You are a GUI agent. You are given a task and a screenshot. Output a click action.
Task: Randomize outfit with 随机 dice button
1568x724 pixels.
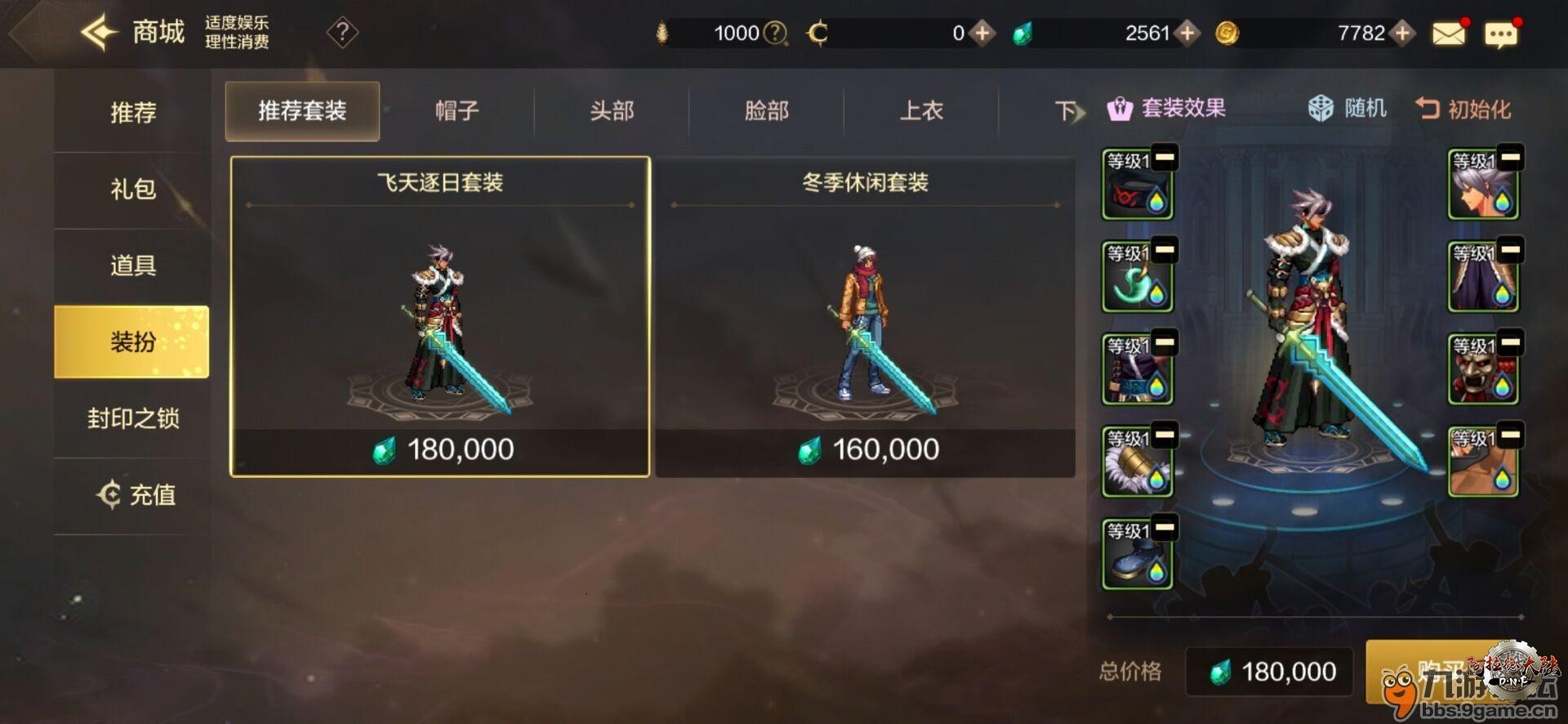pos(1347,108)
